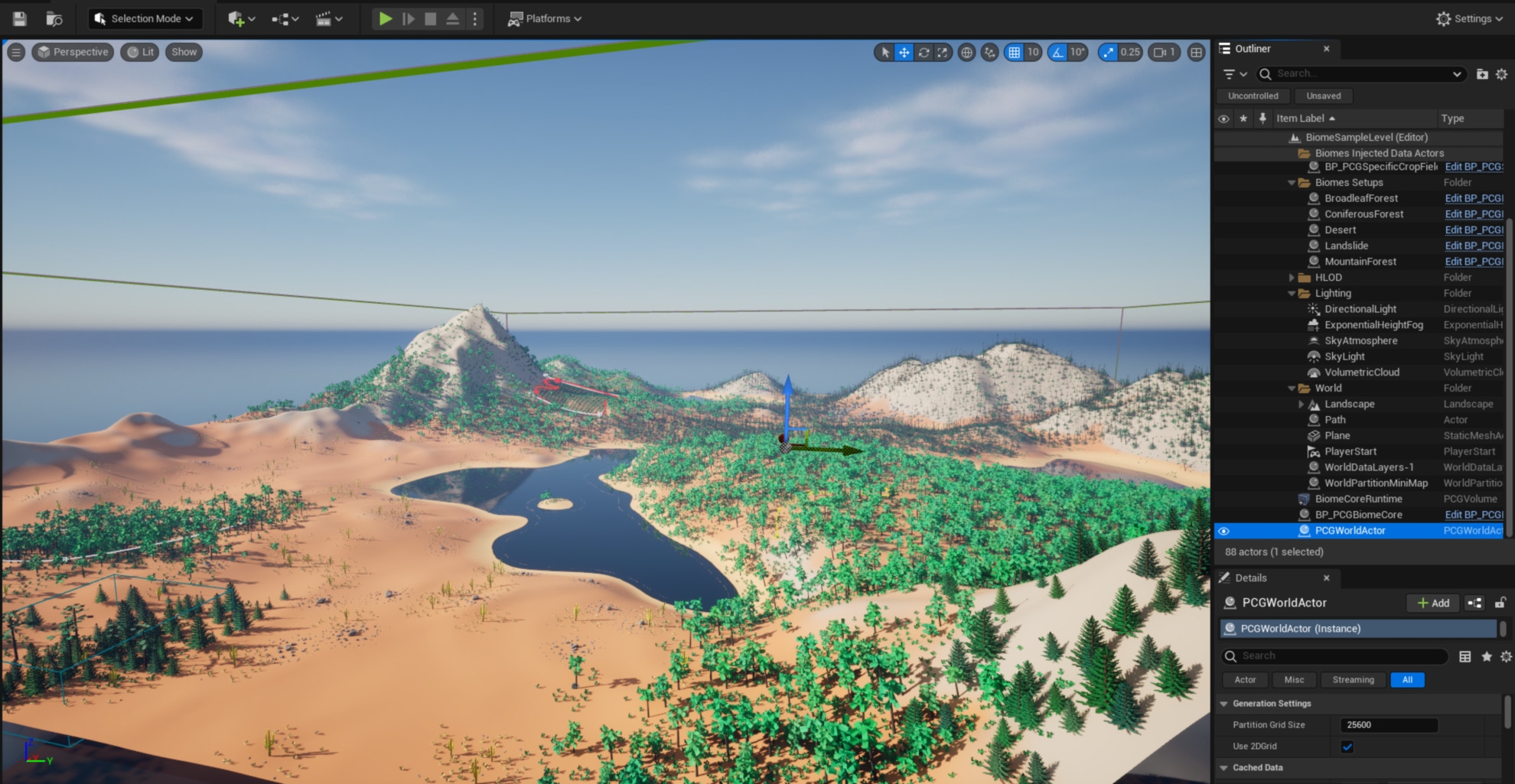
Task: Toggle the Unsaved filter in Outliner
Action: click(x=1323, y=96)
